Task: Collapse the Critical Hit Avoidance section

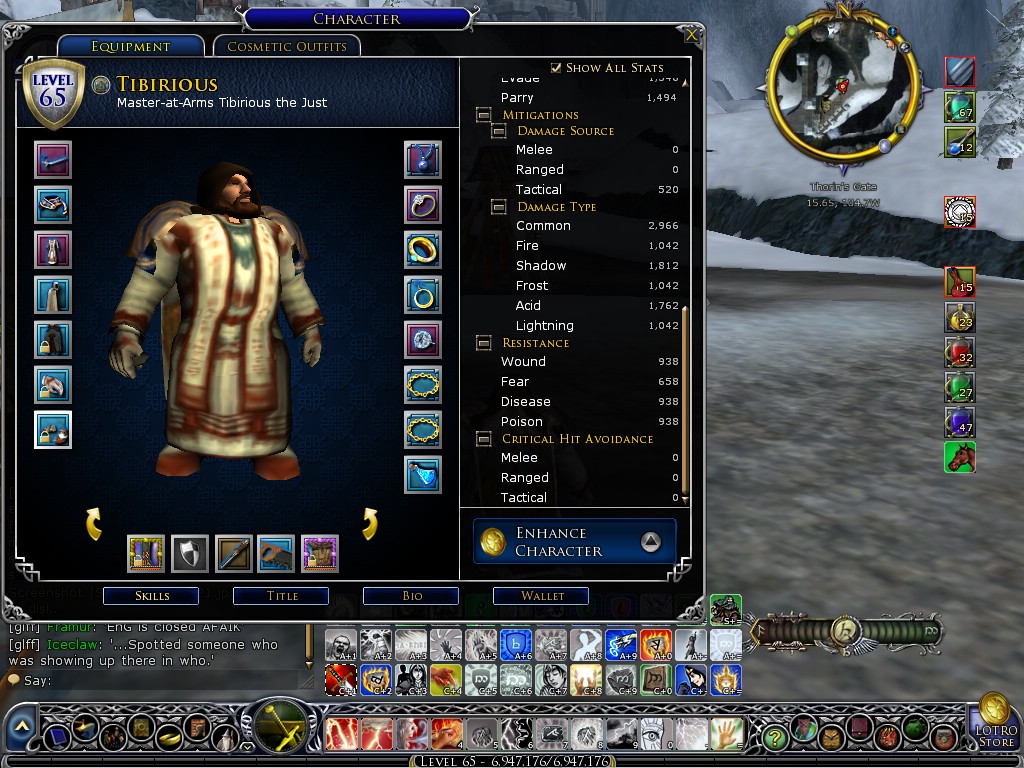Action: (484, 439)
